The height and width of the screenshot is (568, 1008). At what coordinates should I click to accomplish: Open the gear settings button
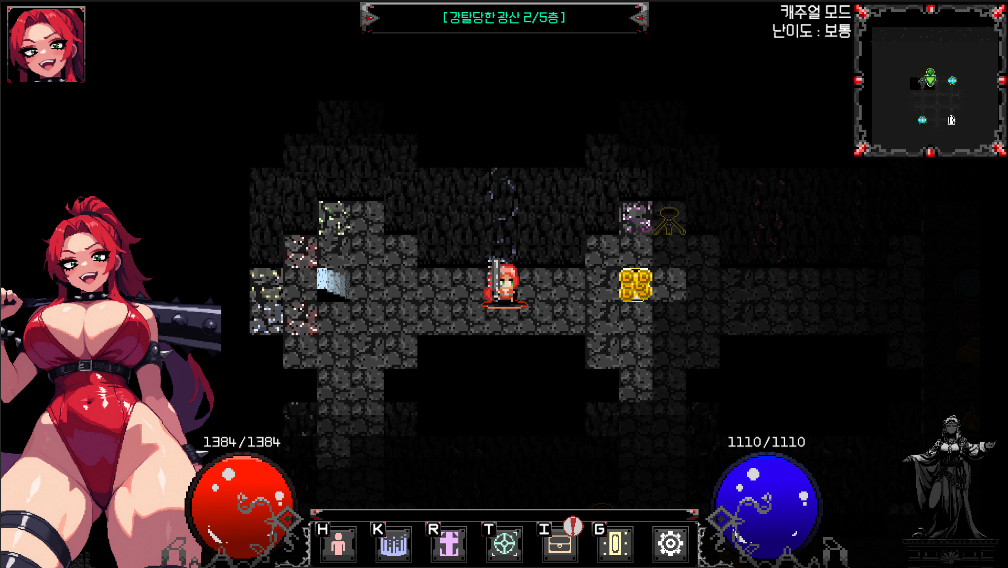(x=671, y=544)
